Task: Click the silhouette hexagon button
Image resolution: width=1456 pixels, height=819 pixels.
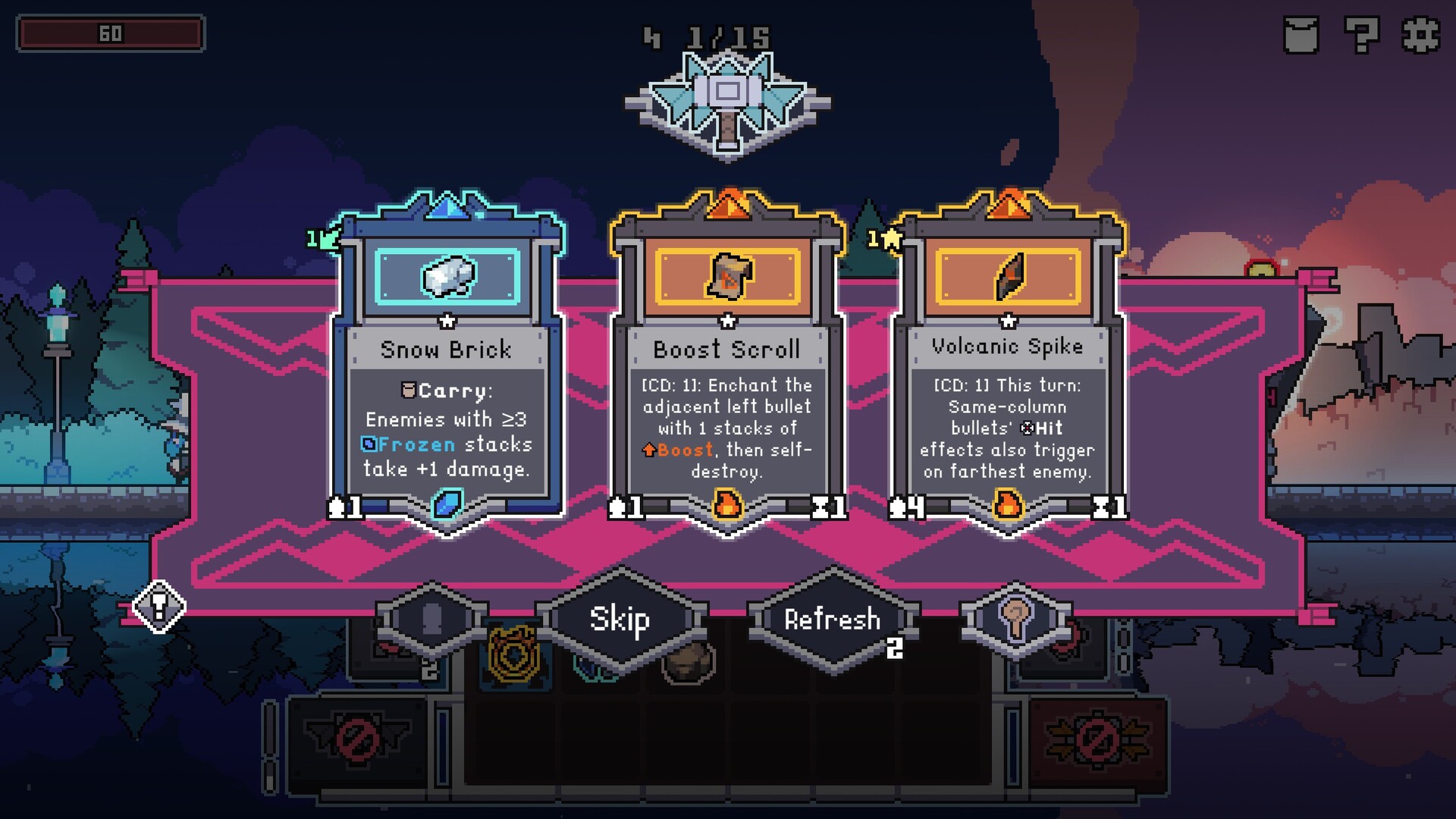Action: pyautogui.click(x=431, y=618)
